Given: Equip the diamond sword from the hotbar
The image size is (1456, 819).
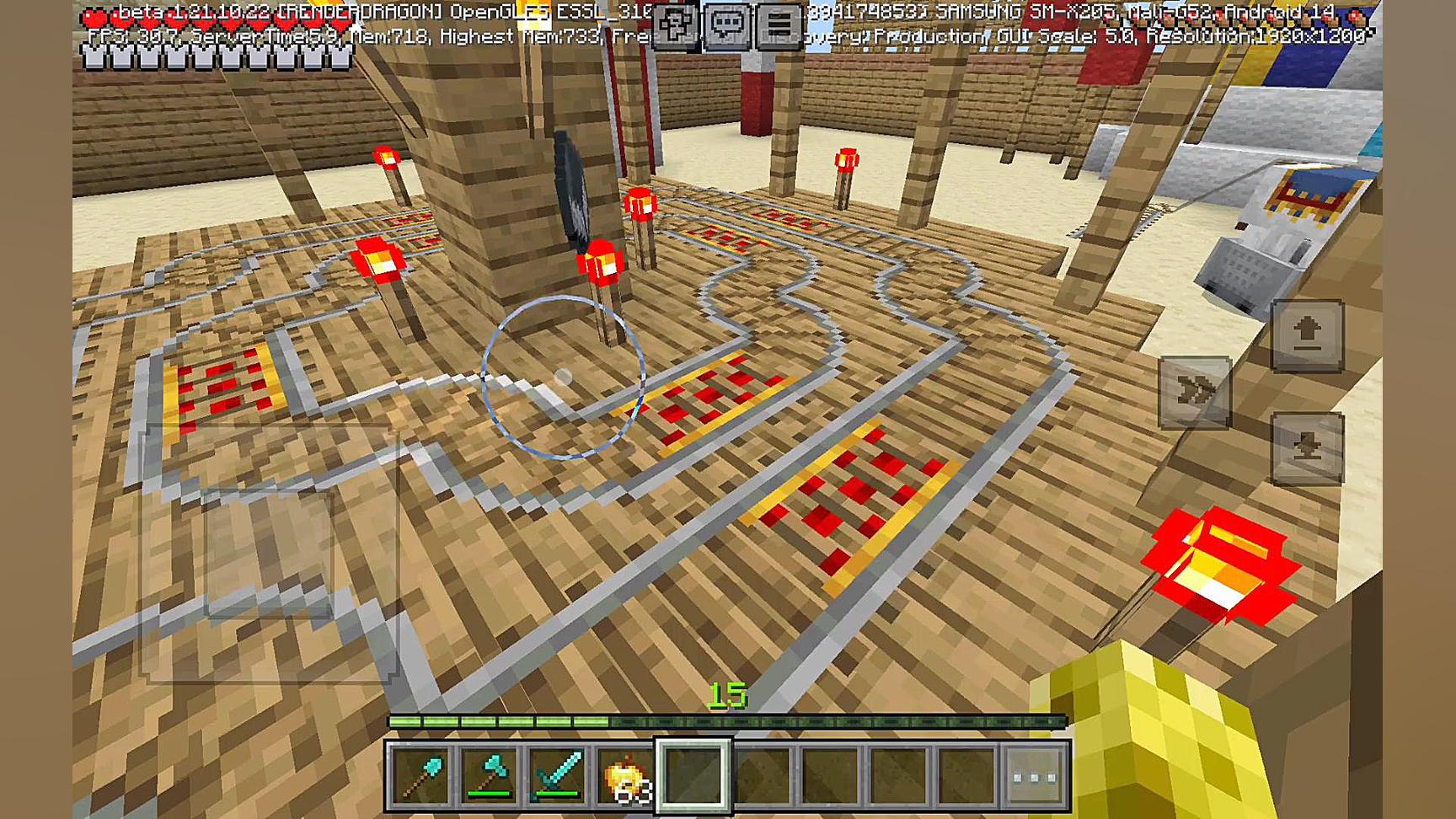Looking at the screenshot, I should (558, 775).
